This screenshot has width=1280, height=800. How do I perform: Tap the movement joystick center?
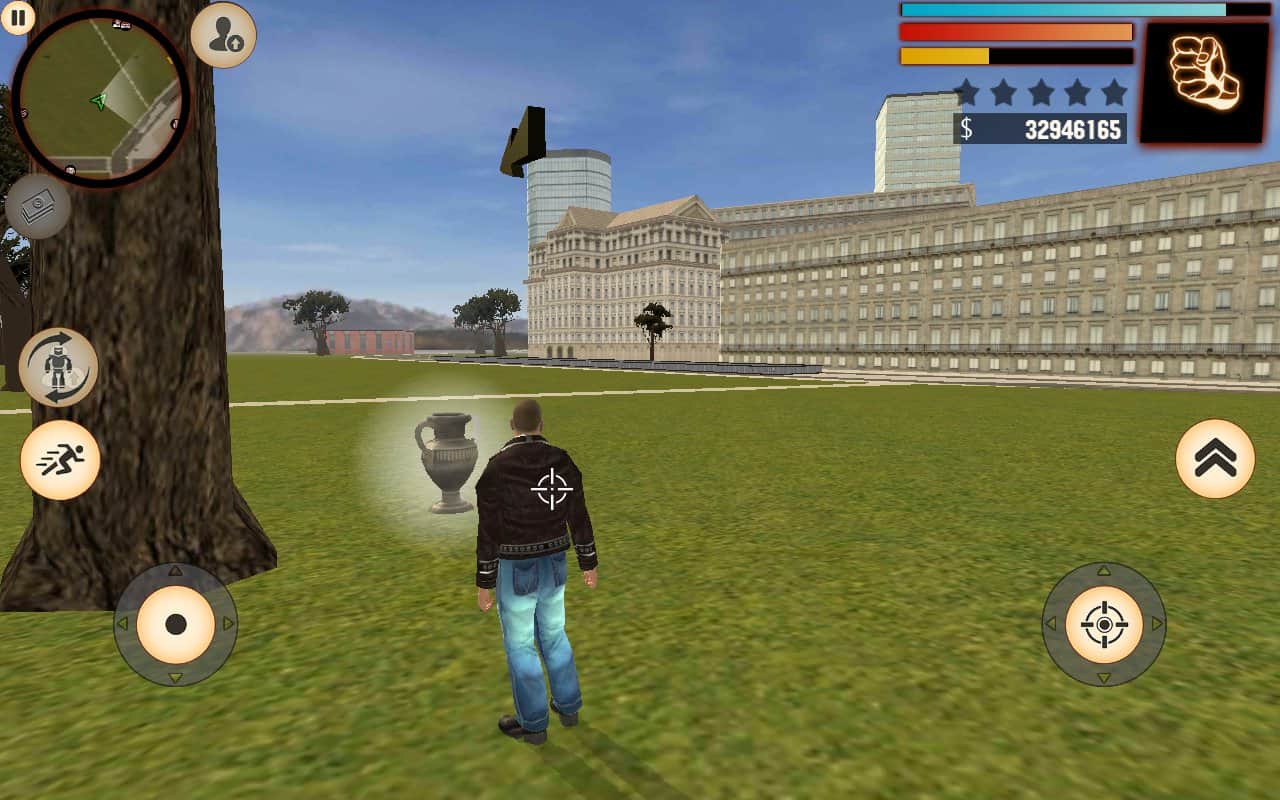tap(175, 625)
